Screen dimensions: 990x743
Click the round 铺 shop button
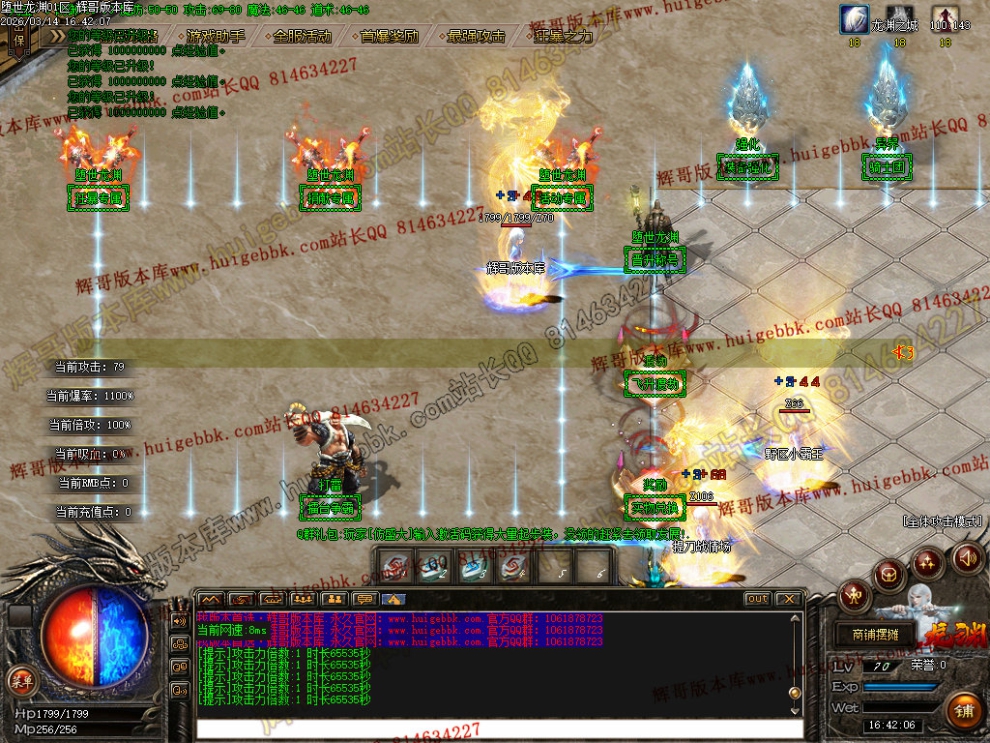coord(964,709)
